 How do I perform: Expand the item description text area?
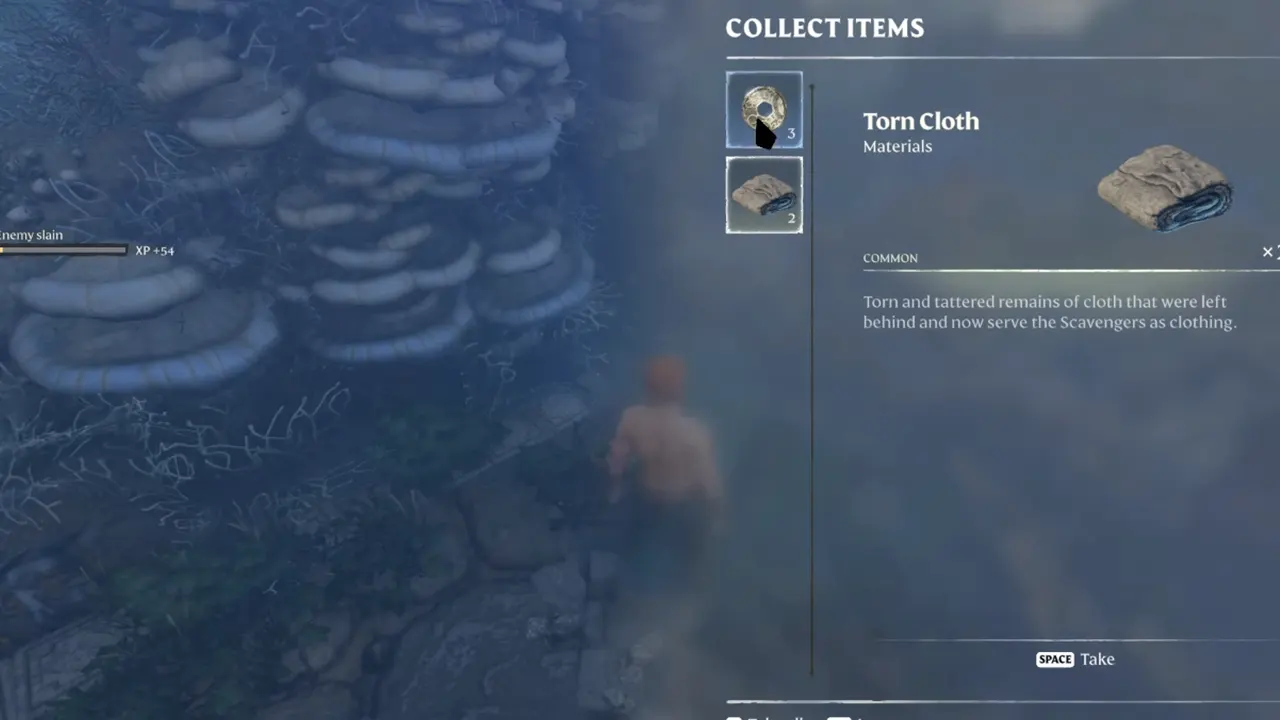(x=1050, y=311)
